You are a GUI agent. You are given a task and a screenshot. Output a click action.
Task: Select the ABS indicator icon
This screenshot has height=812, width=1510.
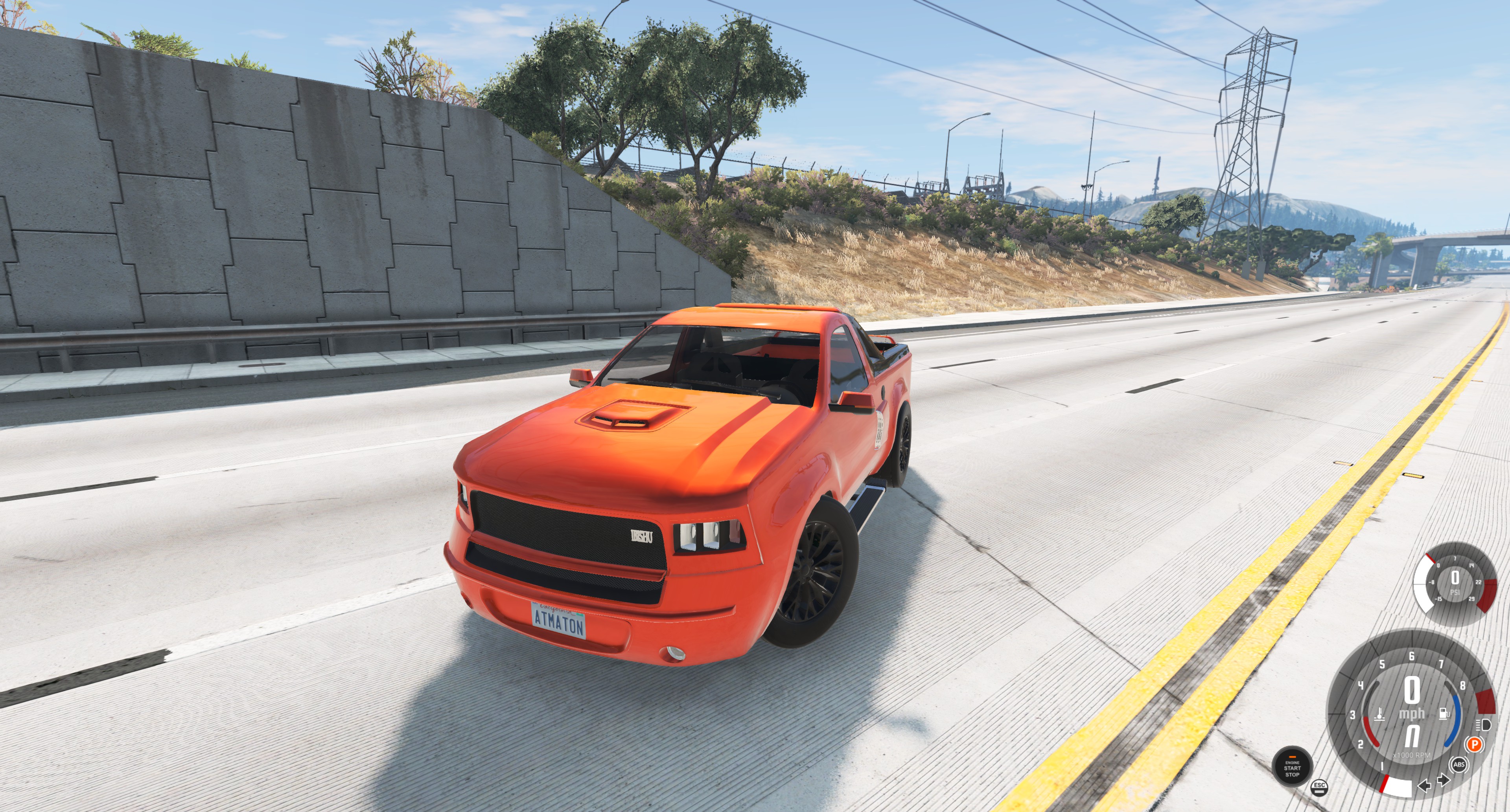1459,764
